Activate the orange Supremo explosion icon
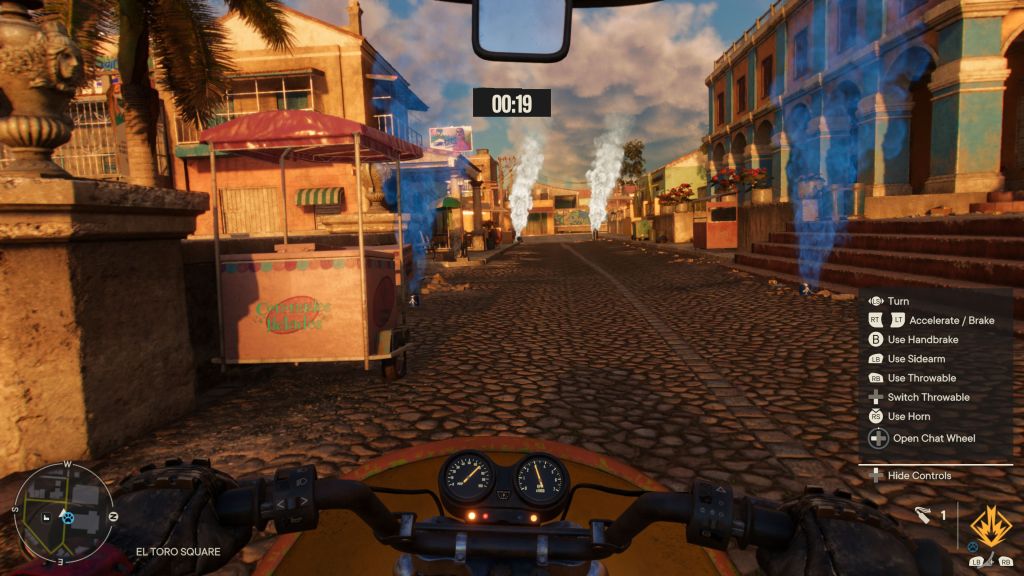The height and width of the screenshot is (576, 1024). point(990,526)
